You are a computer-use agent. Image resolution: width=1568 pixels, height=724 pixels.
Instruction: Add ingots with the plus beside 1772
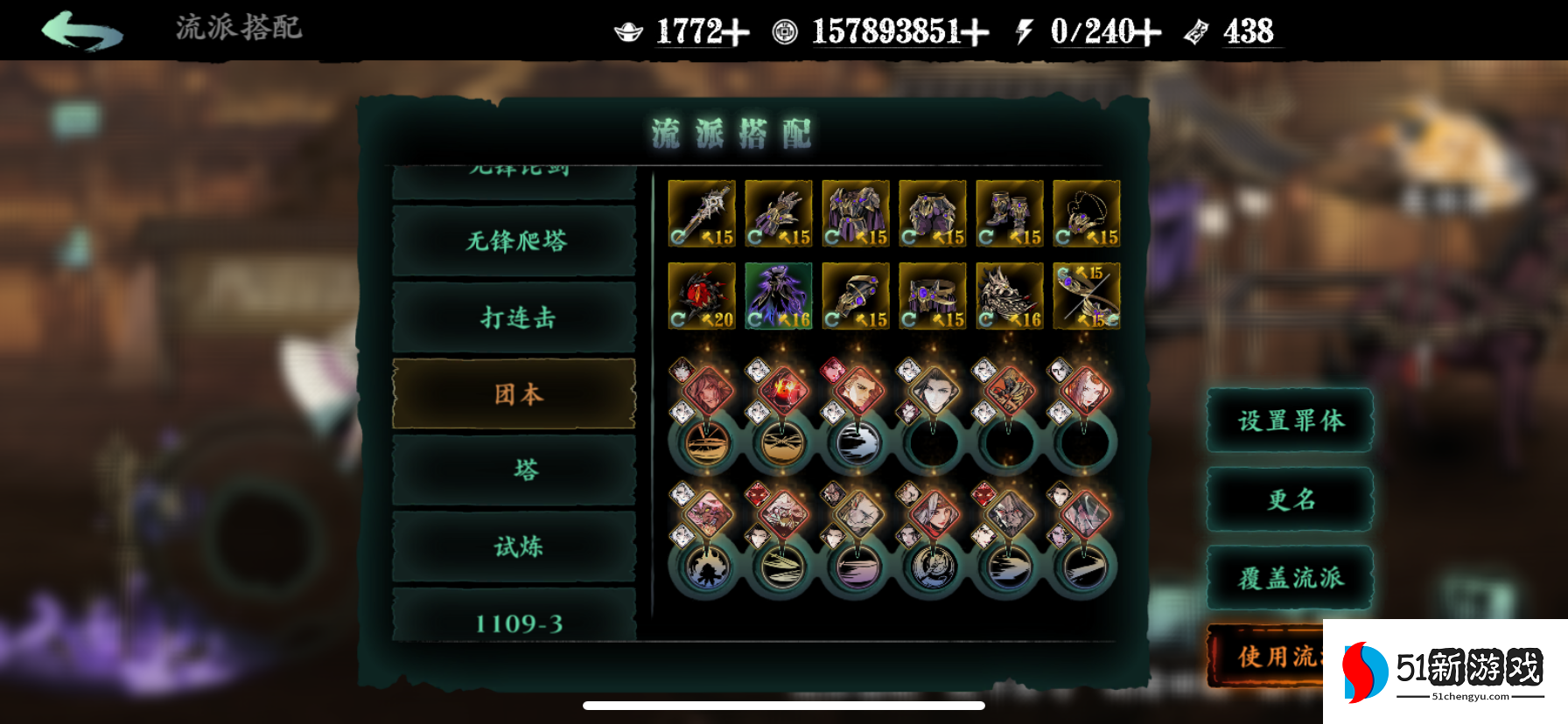click(735, 33)
